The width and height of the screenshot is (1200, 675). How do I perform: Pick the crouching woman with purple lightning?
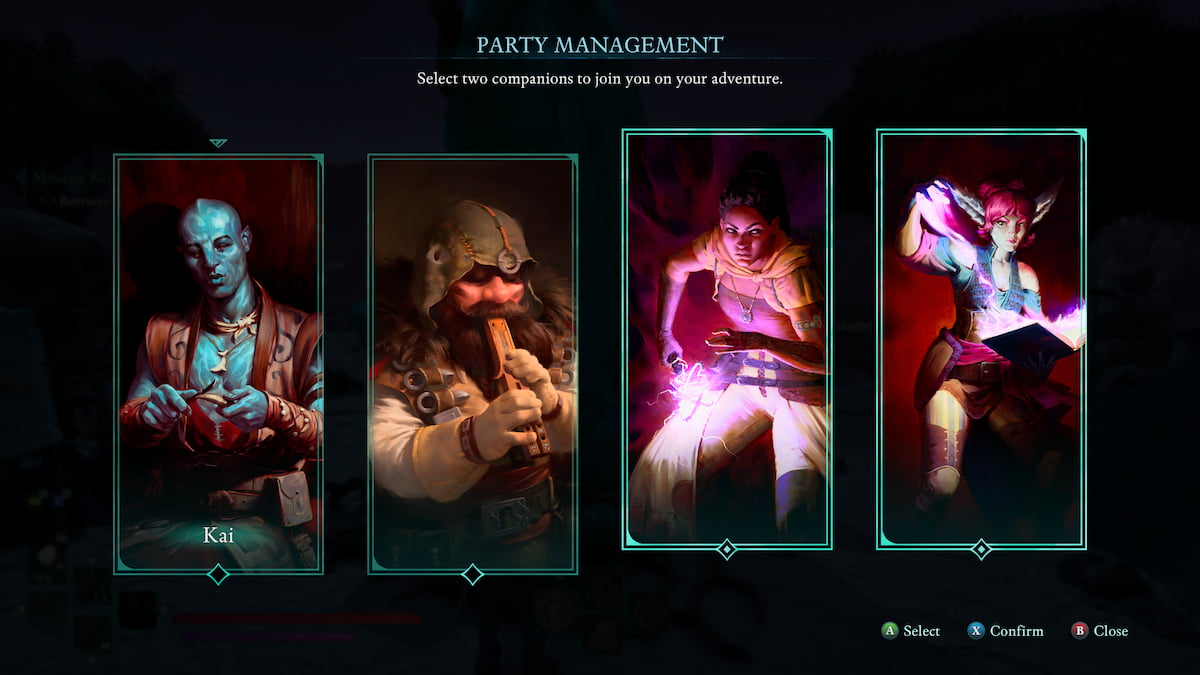(727, 339)
